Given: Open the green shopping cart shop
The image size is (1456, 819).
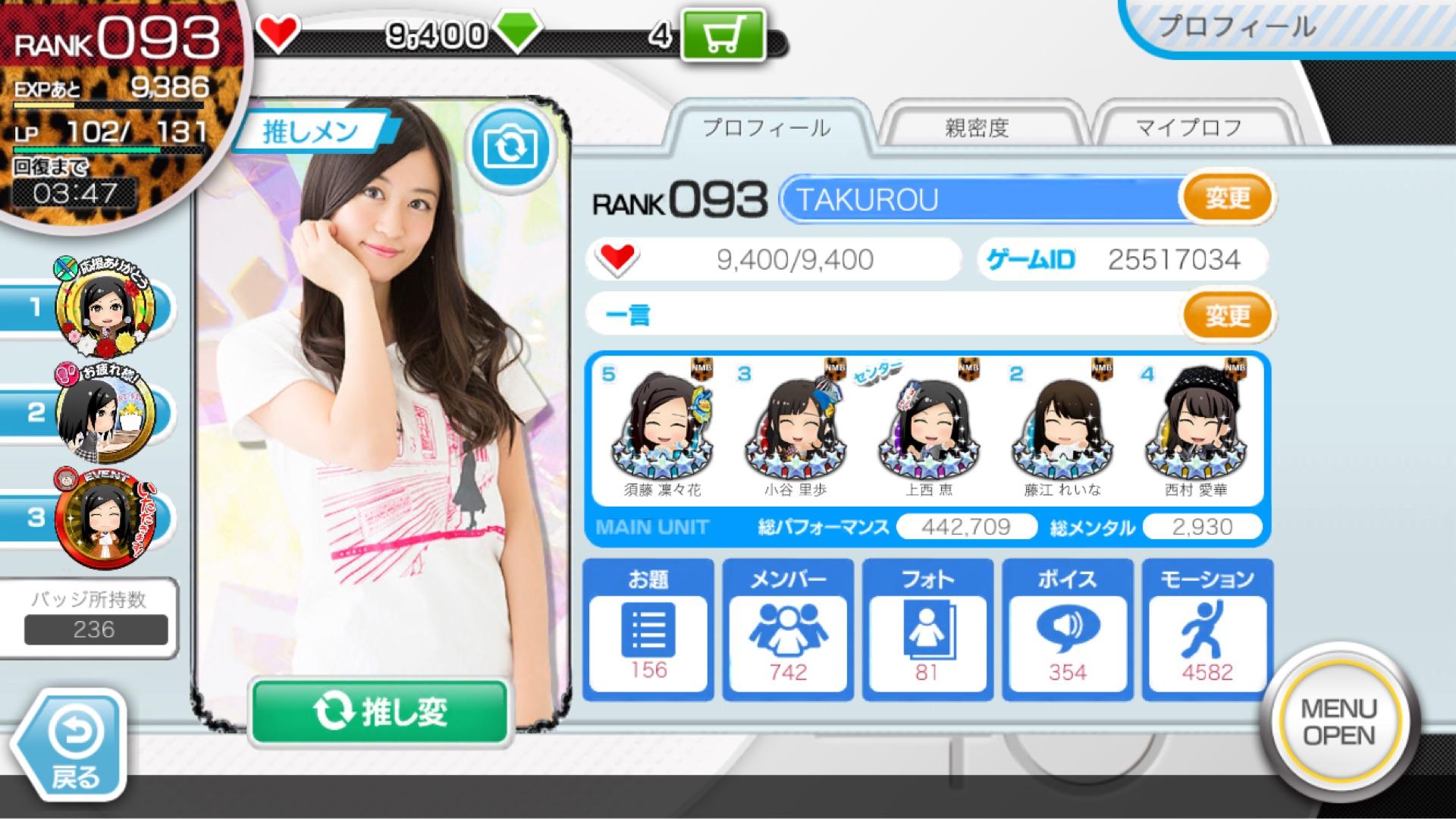Looking at the screenshot, I should pos(723,36).
